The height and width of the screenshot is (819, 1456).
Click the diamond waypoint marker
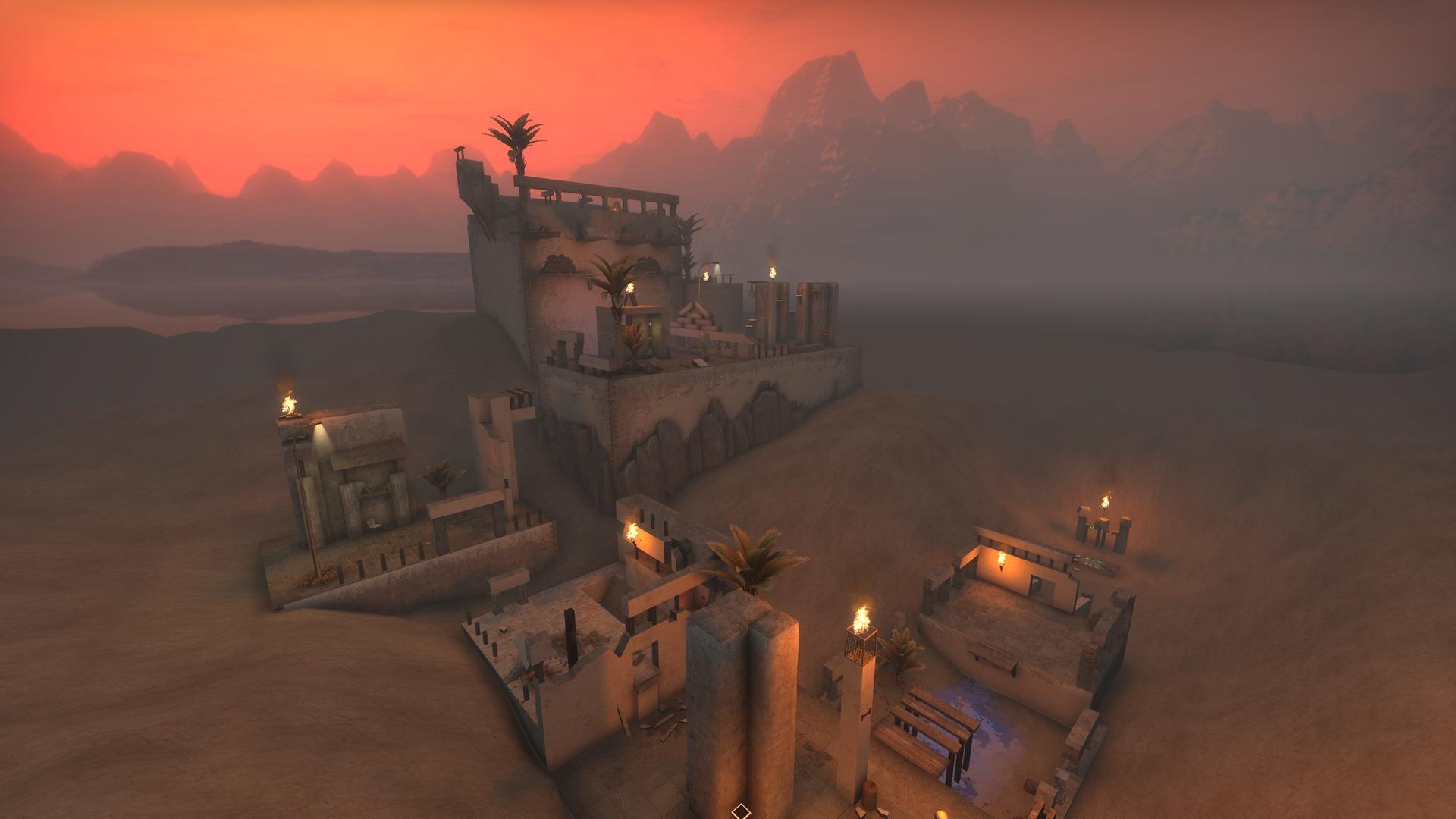(x=740, y=812)
